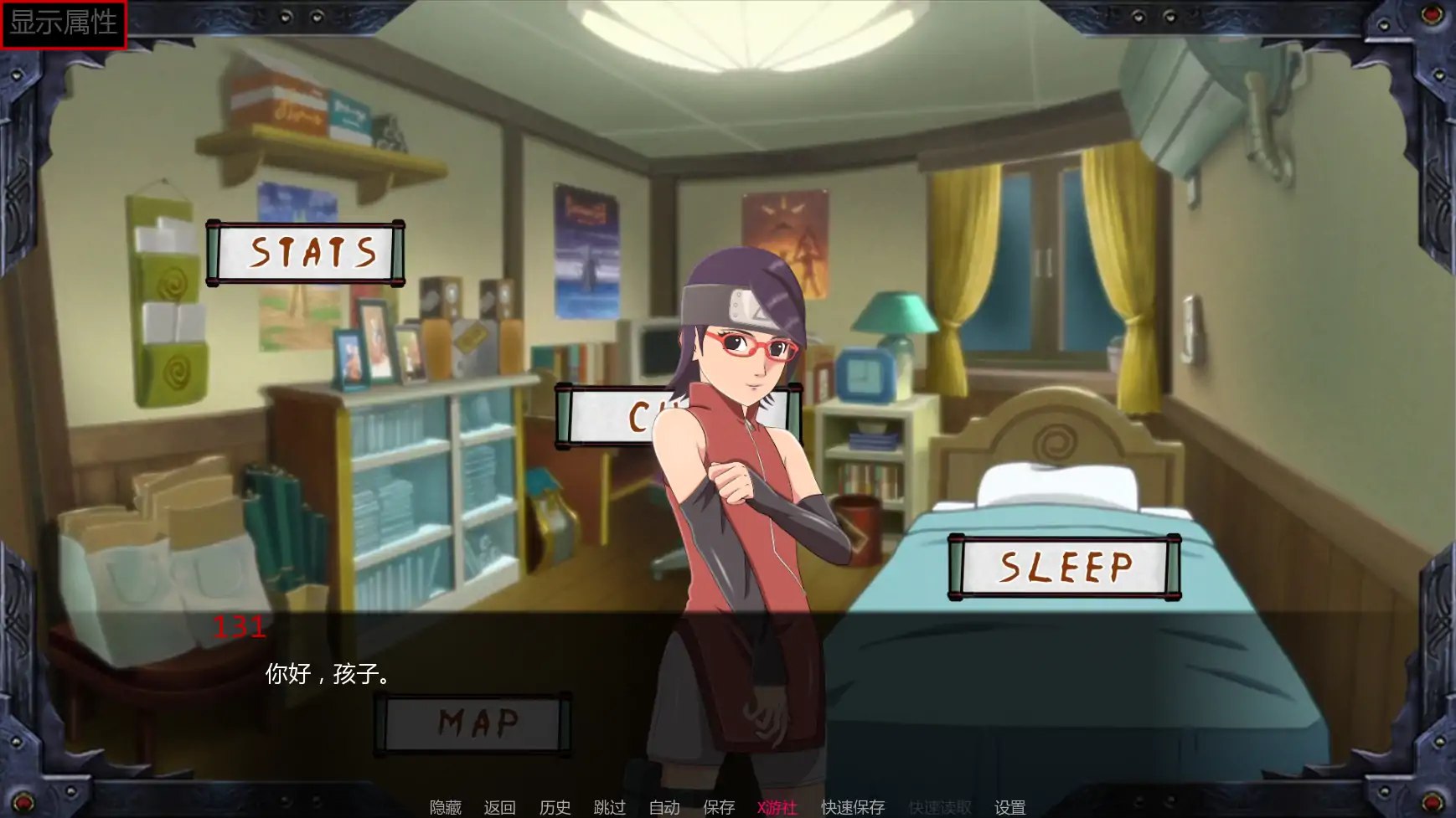
Task: Enable 跳过 skip mode
Action: (x=612, y=807)
